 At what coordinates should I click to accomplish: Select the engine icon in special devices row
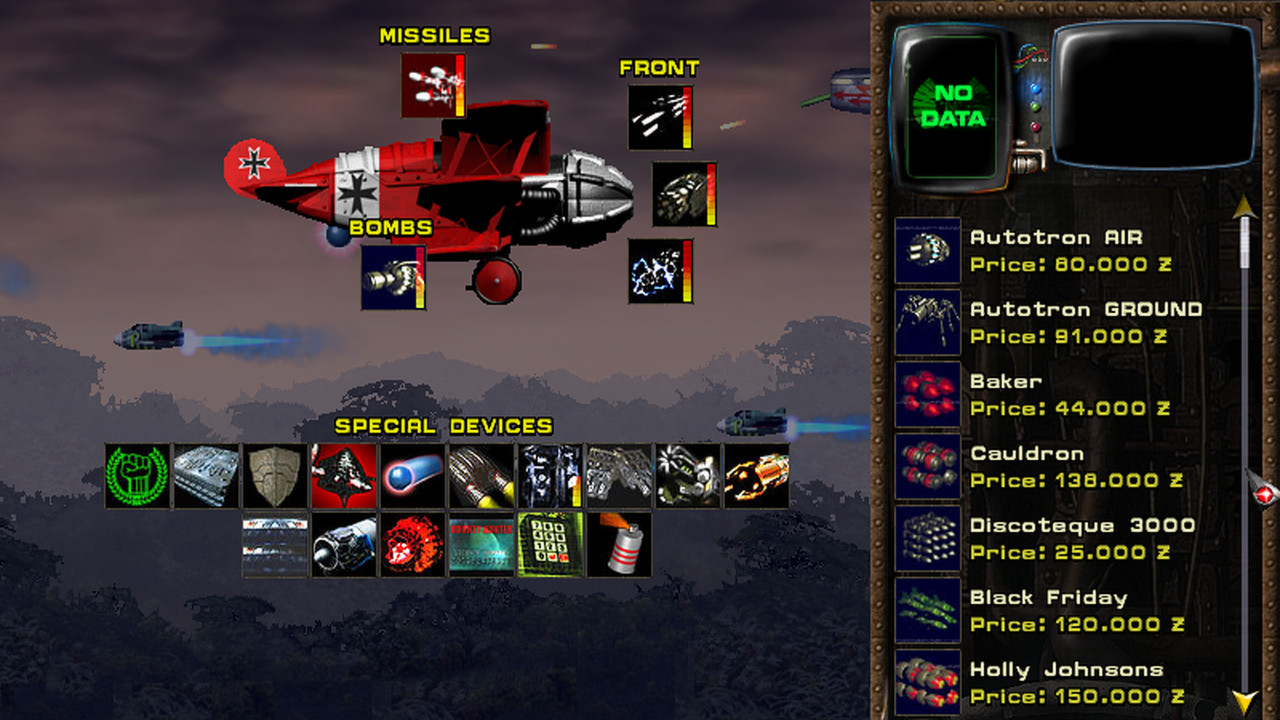[343, 545]
